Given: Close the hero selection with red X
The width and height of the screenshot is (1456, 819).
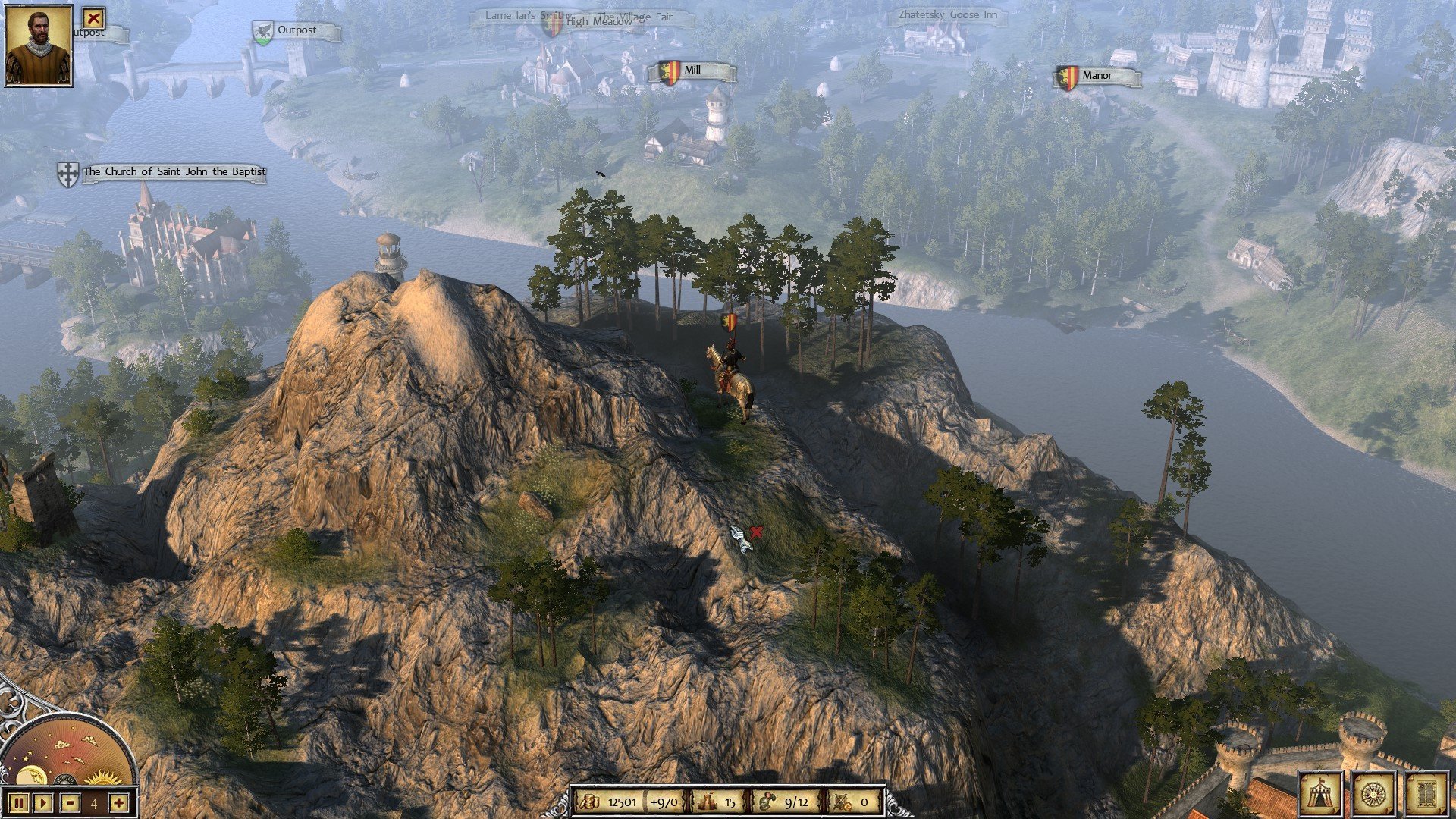Looking at the screenshot, I should tap(93, 17).
